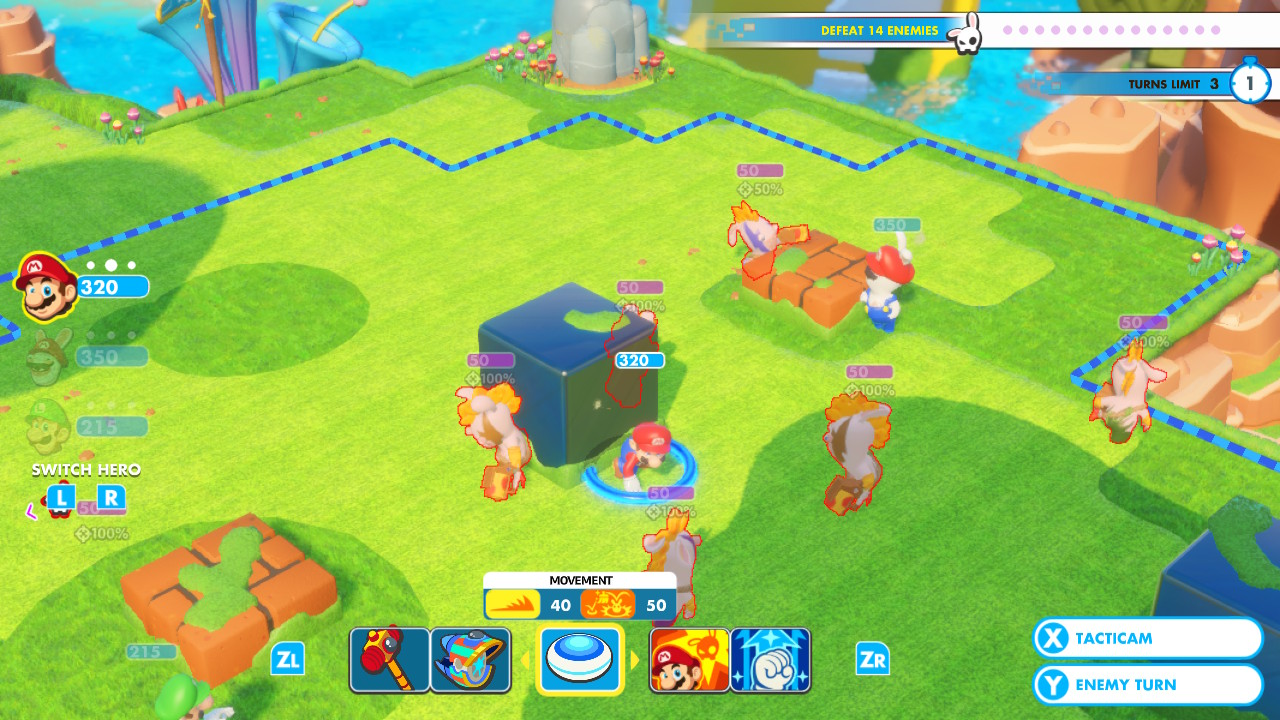1280x720 pixels.
Task: Click Luigi's portrait on the left
Action: pos(45,425)
